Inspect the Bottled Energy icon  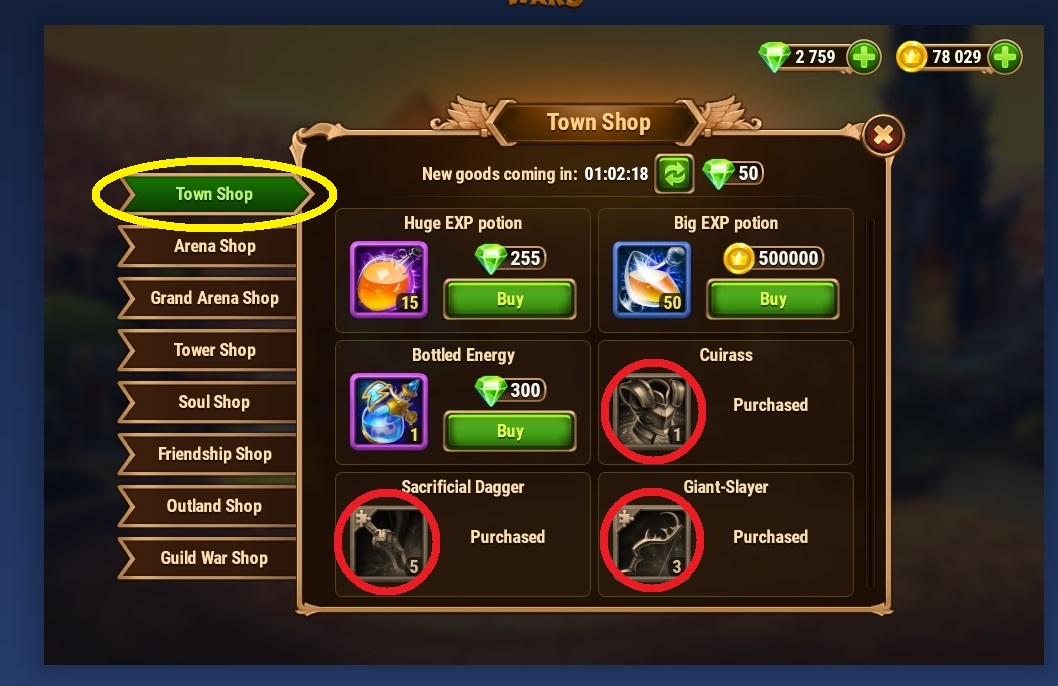pyautogui.click(x=388, y=411)
